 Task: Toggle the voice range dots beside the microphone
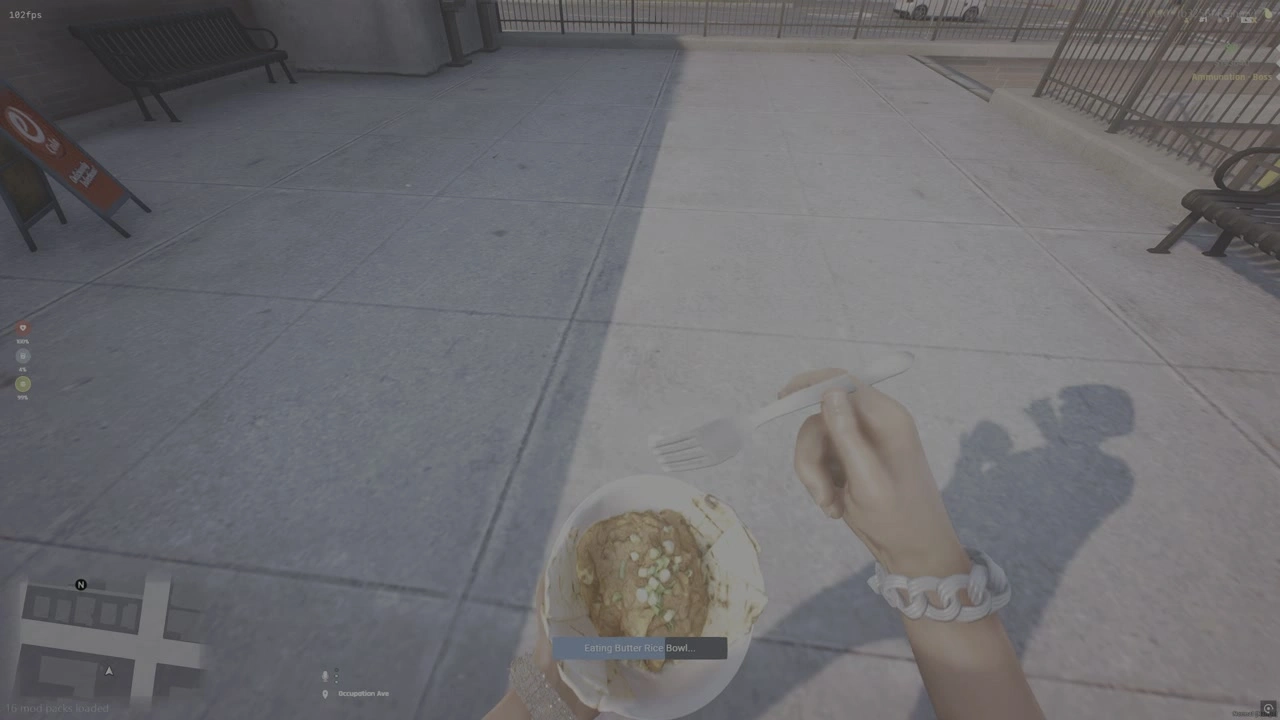[x=336, y=676]
